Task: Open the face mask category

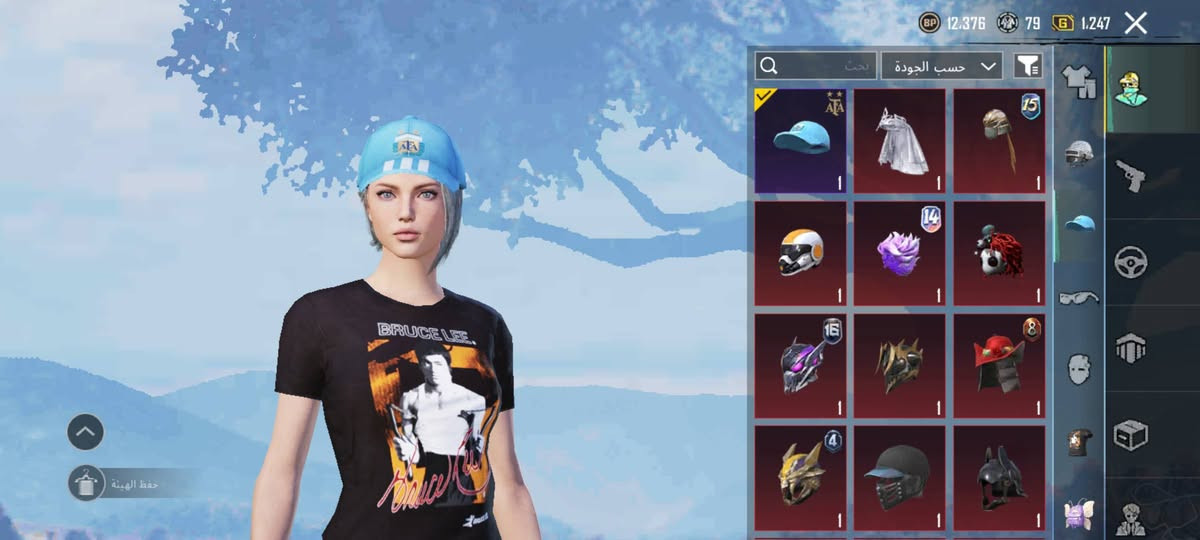Action: click(1079, 368)
